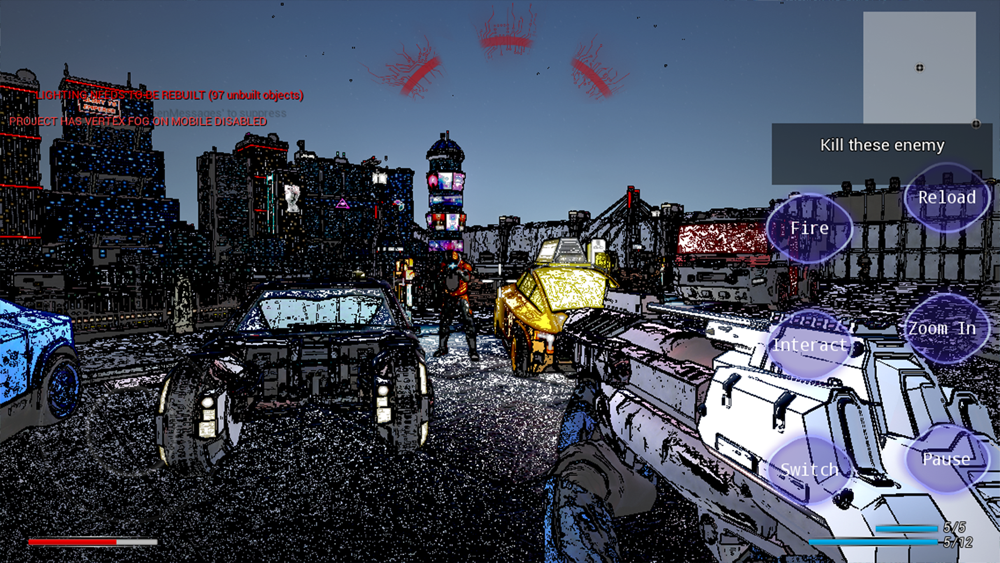Tap the Fire button
This screenshot has height=563, width=1000.
tap(809, 228)
